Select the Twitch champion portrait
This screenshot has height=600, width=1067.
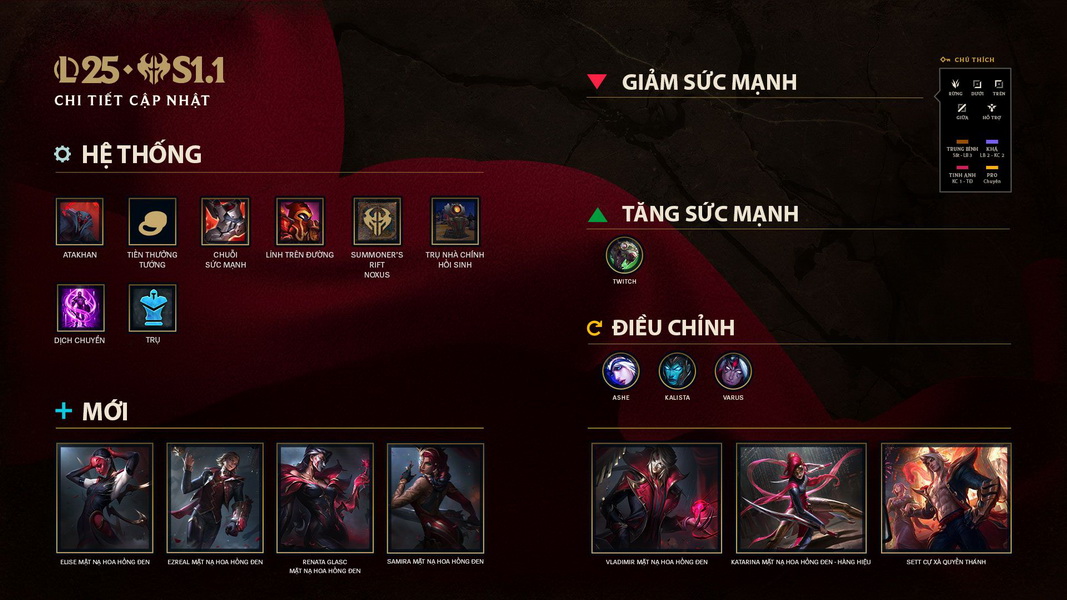[624, 255]
